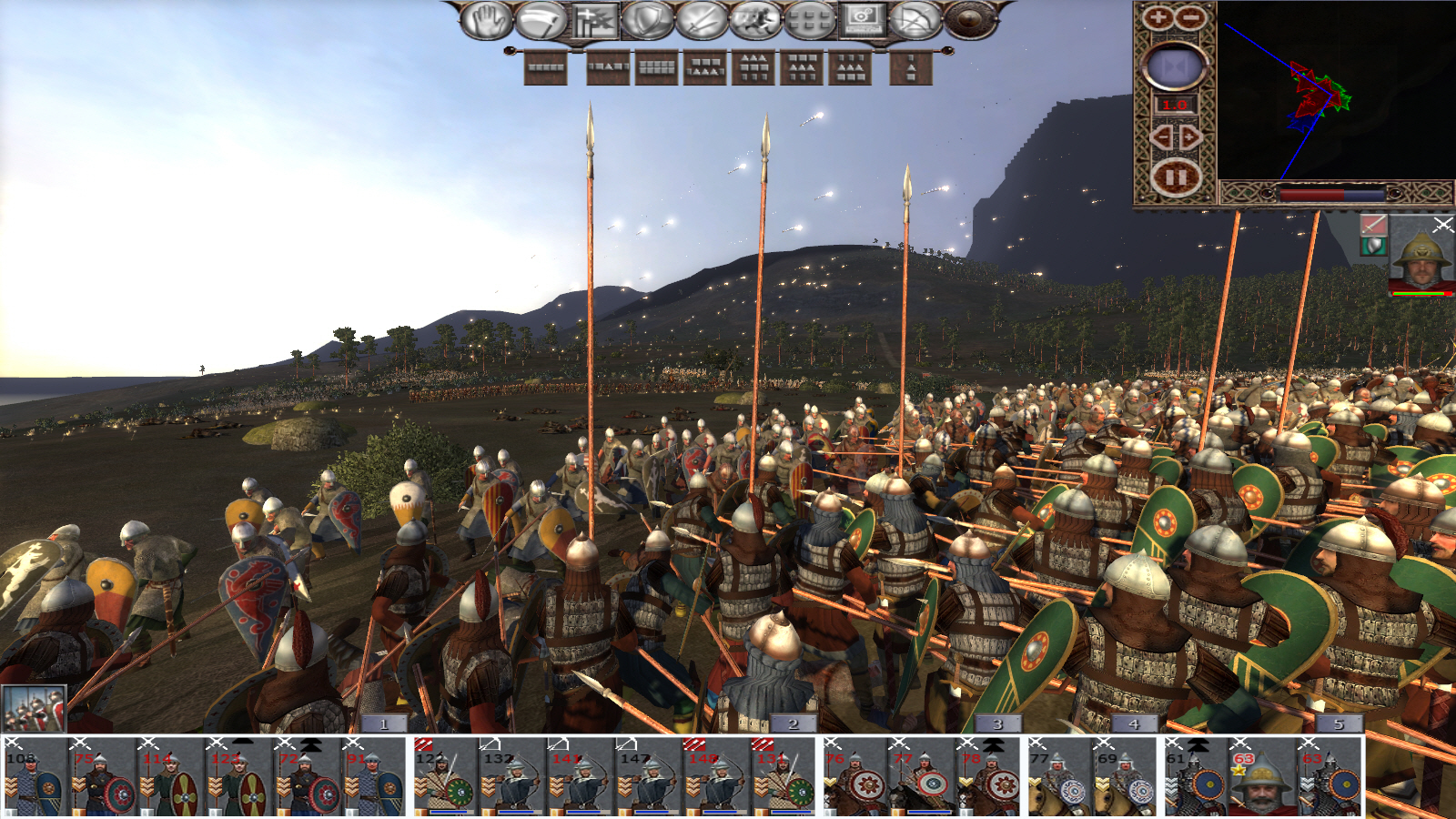Select the first unit card showing 108
Image resolution: width=1456 pixels, height=819 pixels.
35,778
